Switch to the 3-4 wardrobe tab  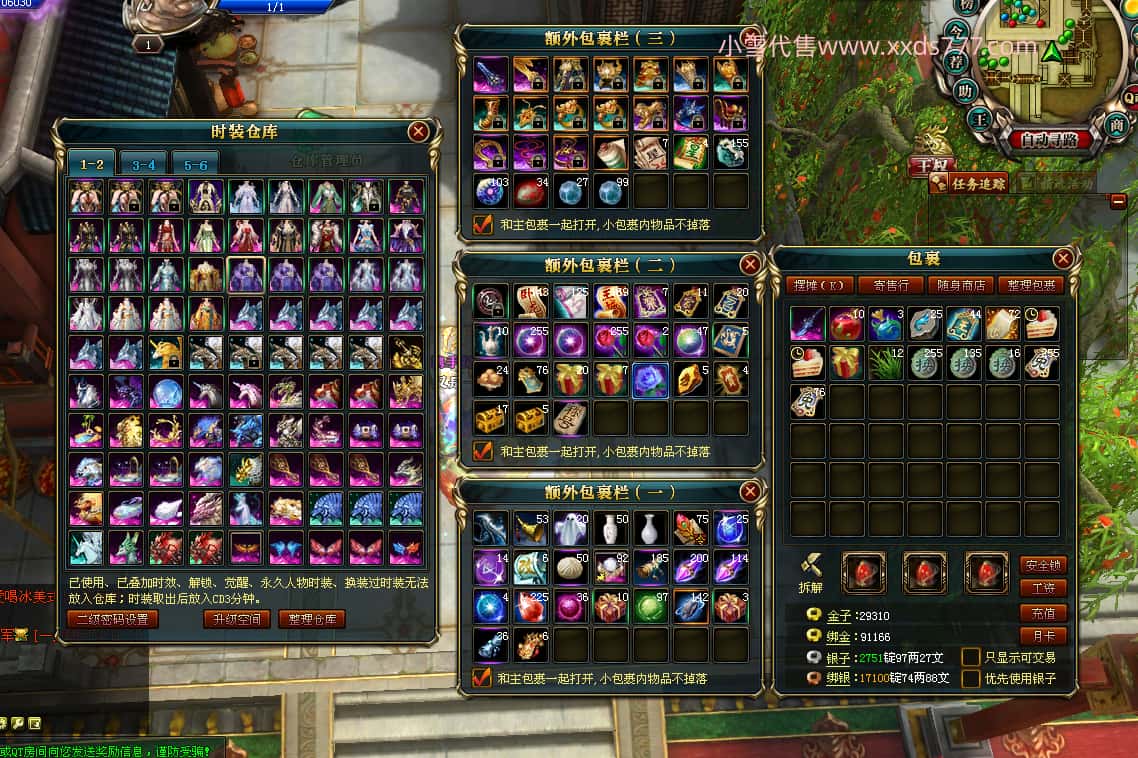[x=143, y=164]
